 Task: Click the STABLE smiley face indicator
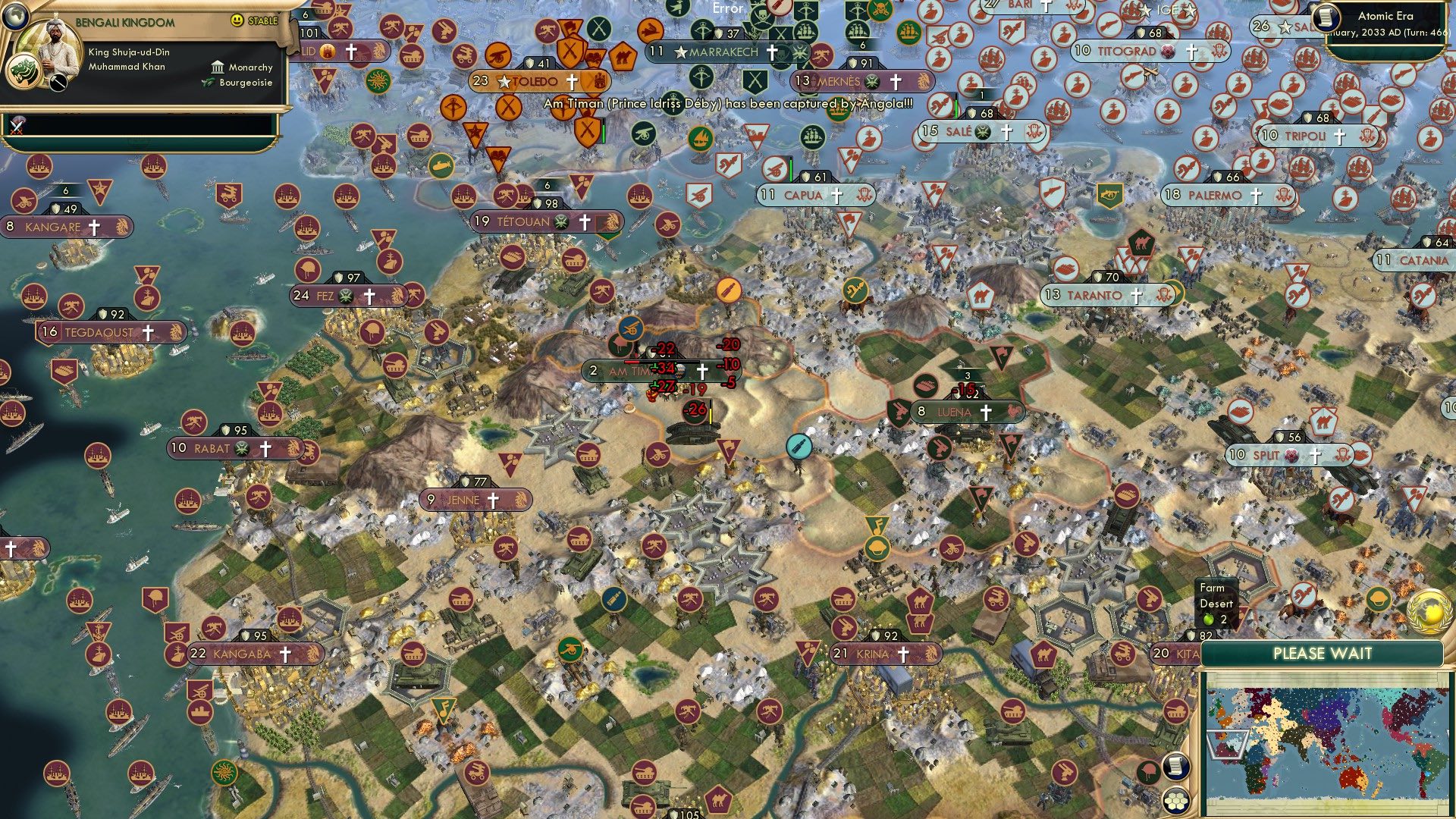coord(237,21)
